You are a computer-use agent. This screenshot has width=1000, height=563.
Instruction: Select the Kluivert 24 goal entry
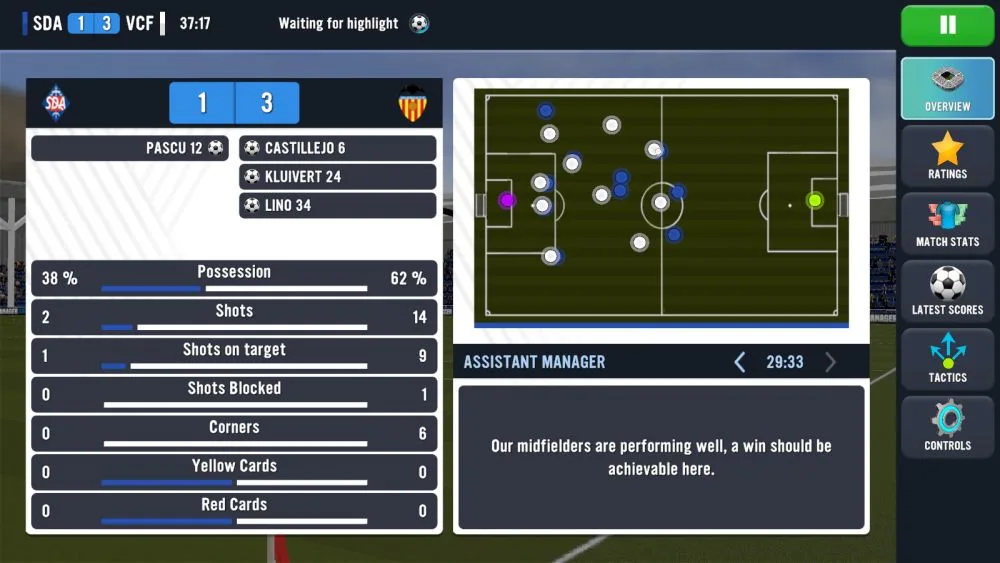click(x=338, y=177)
